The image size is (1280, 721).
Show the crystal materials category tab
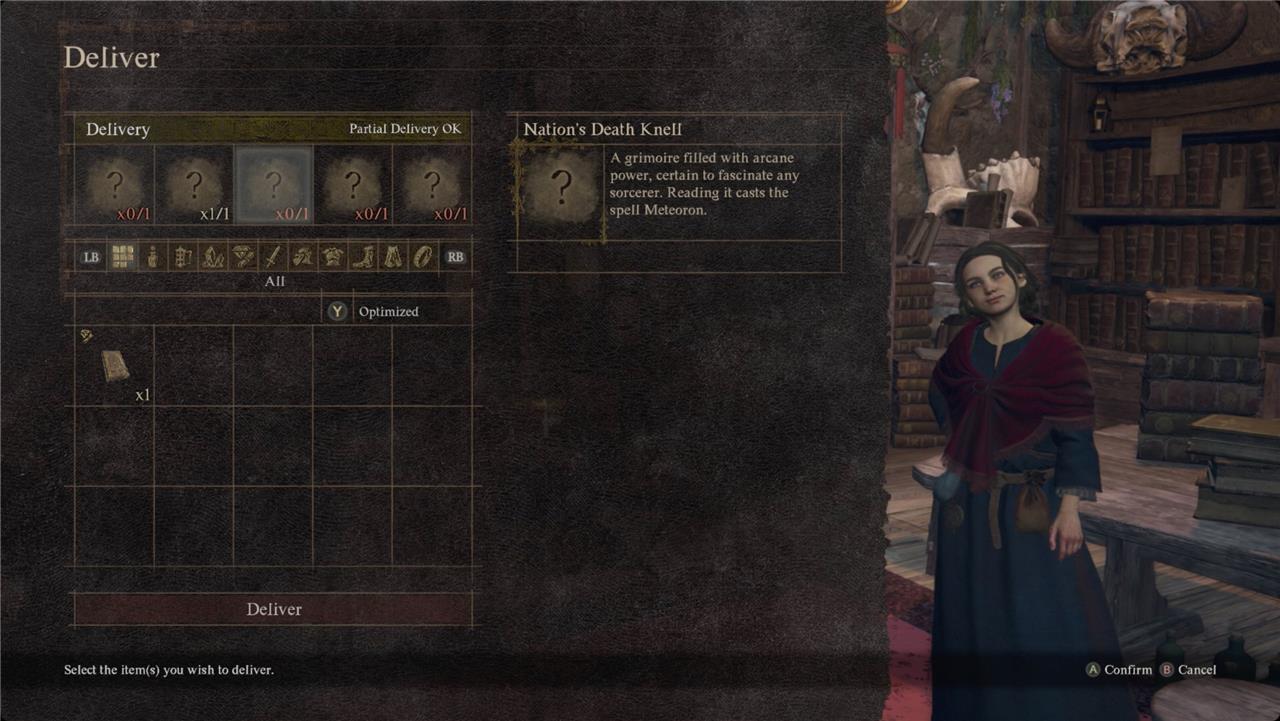point(212,257)
